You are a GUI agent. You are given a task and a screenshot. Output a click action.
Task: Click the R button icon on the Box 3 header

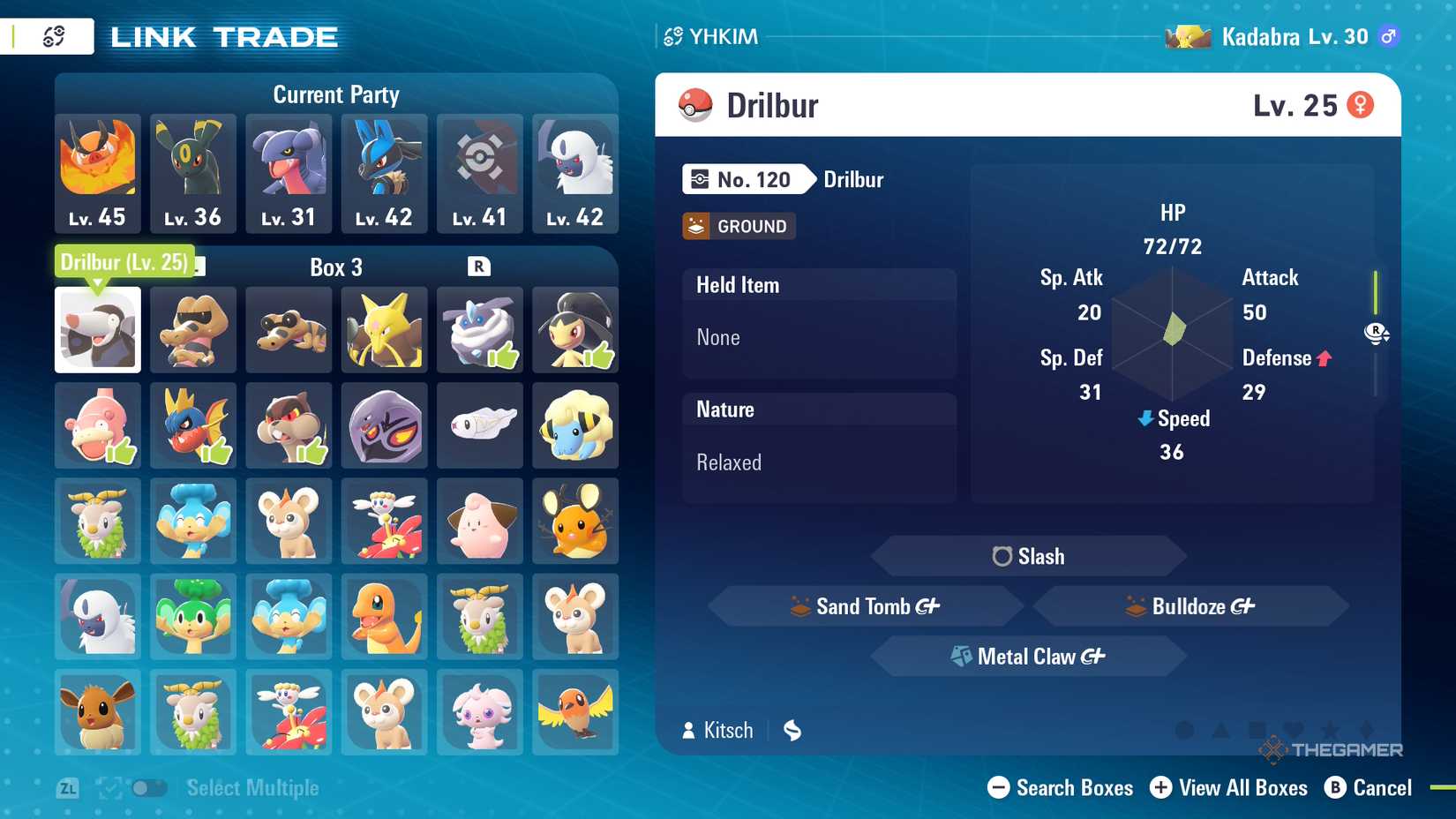(x=477, y=267)
